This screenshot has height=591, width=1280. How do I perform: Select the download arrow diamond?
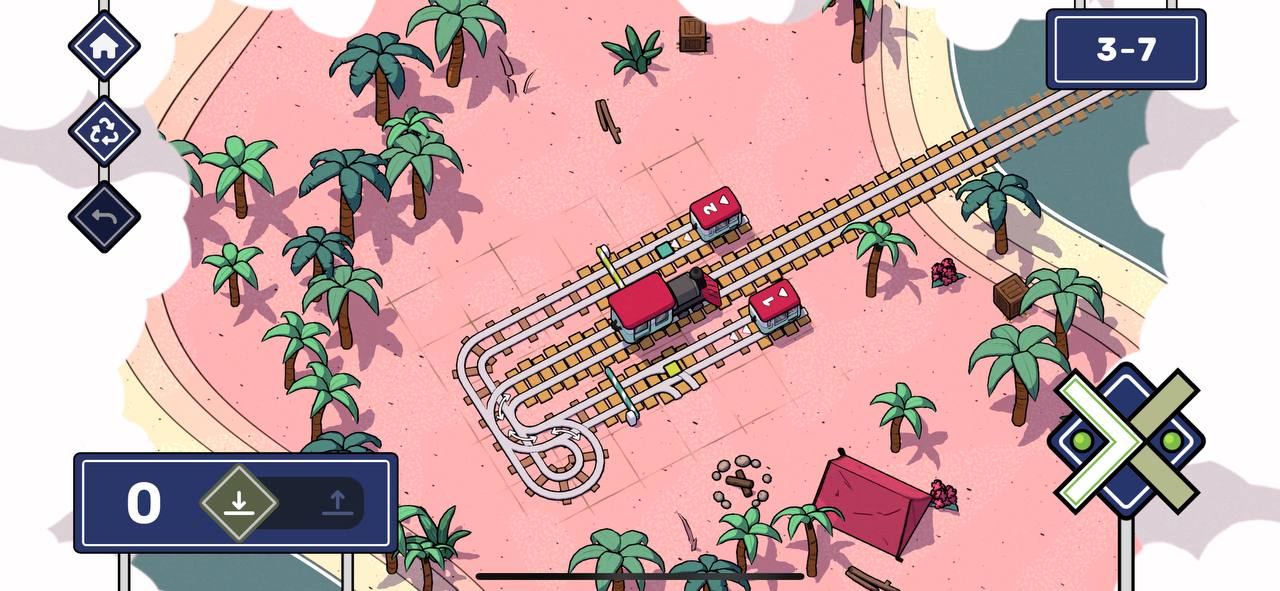pyautogui.click(x=238, y=502)
